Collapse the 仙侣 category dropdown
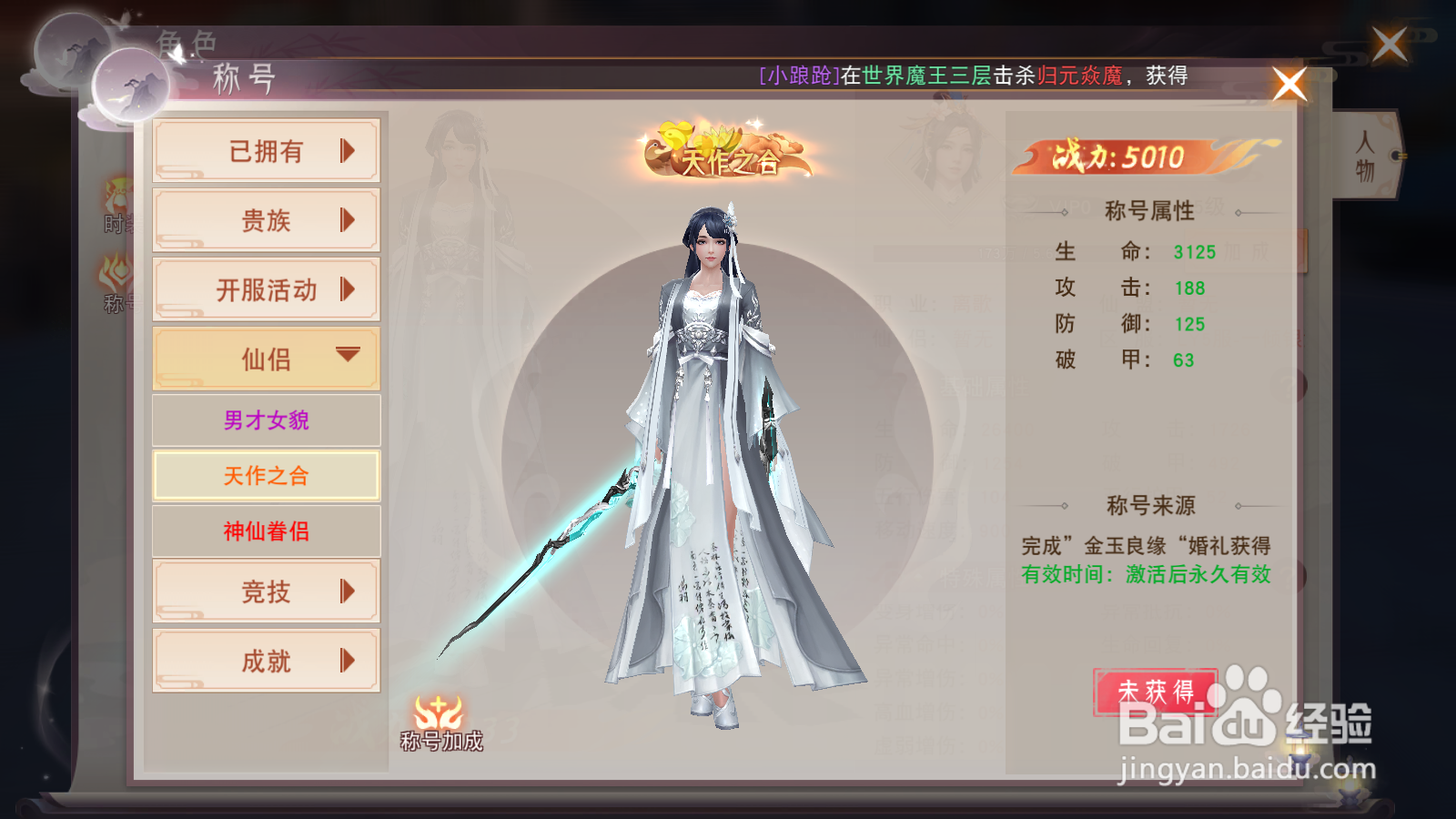The width and height of the screenshot is (1456, 819). point(266,359)
